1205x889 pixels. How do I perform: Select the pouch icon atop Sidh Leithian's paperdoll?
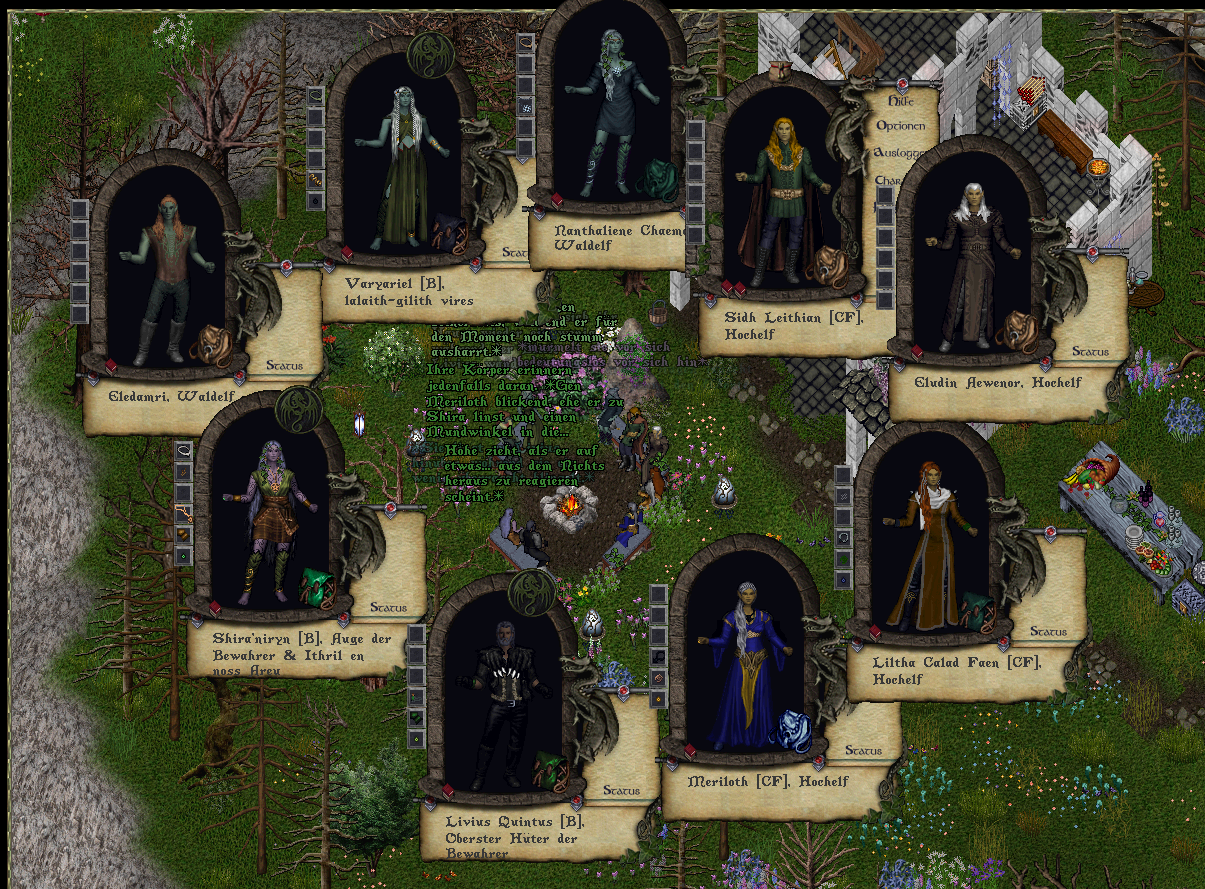(x=783, y=71)
